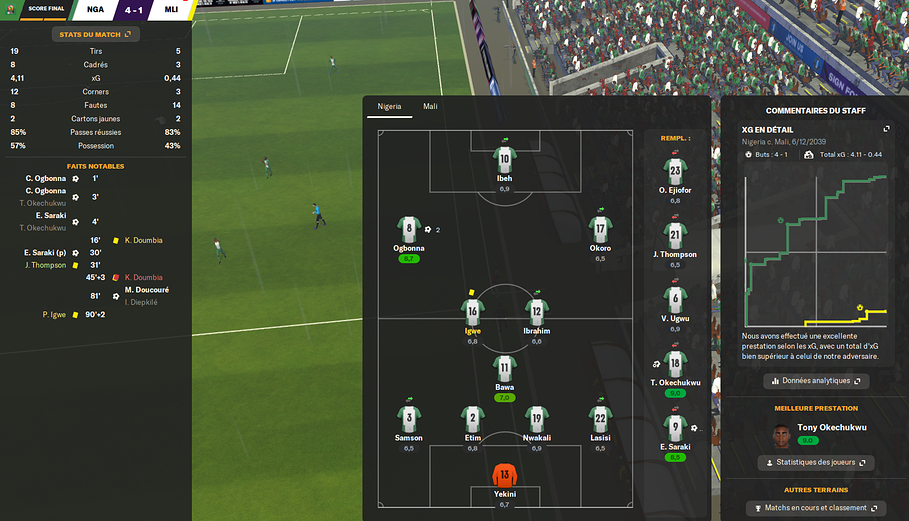Select Ibrahim's number 12 shirt

[536, 313]
